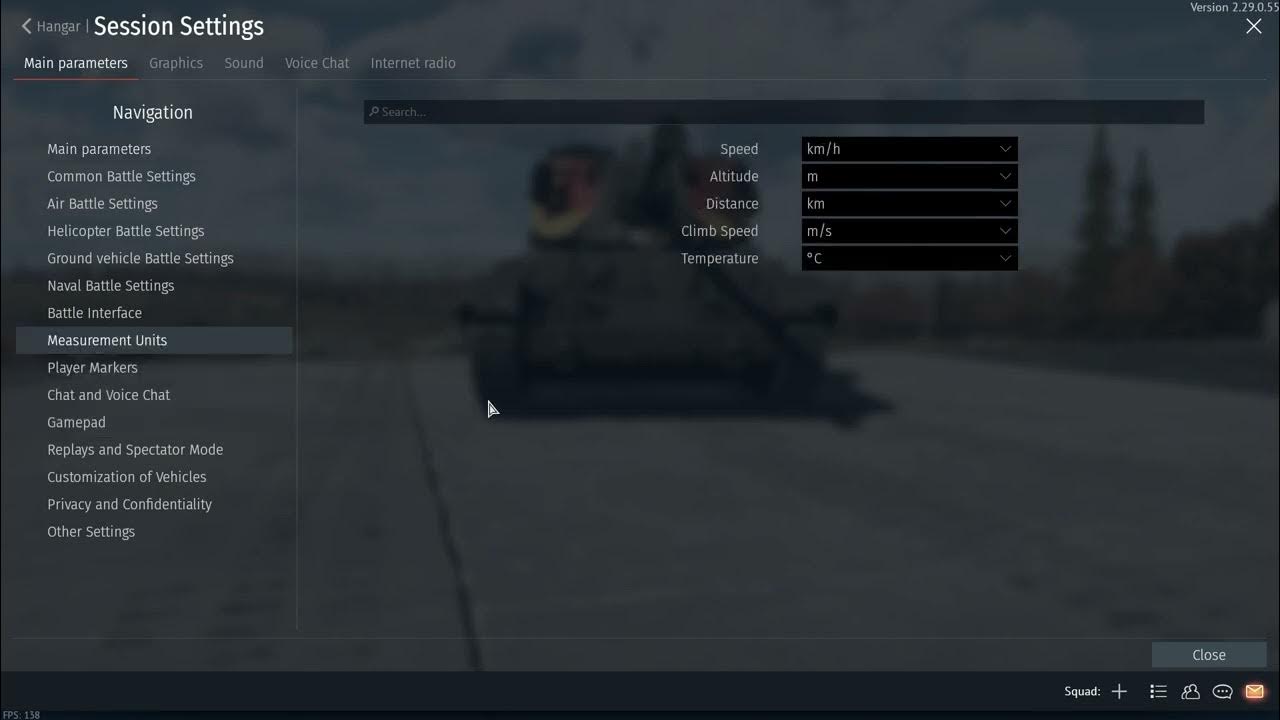The width and height of the screenshot is (1280, 720).
Task: Select Player Markers in the Navigation list
Action: coord(92,367)
